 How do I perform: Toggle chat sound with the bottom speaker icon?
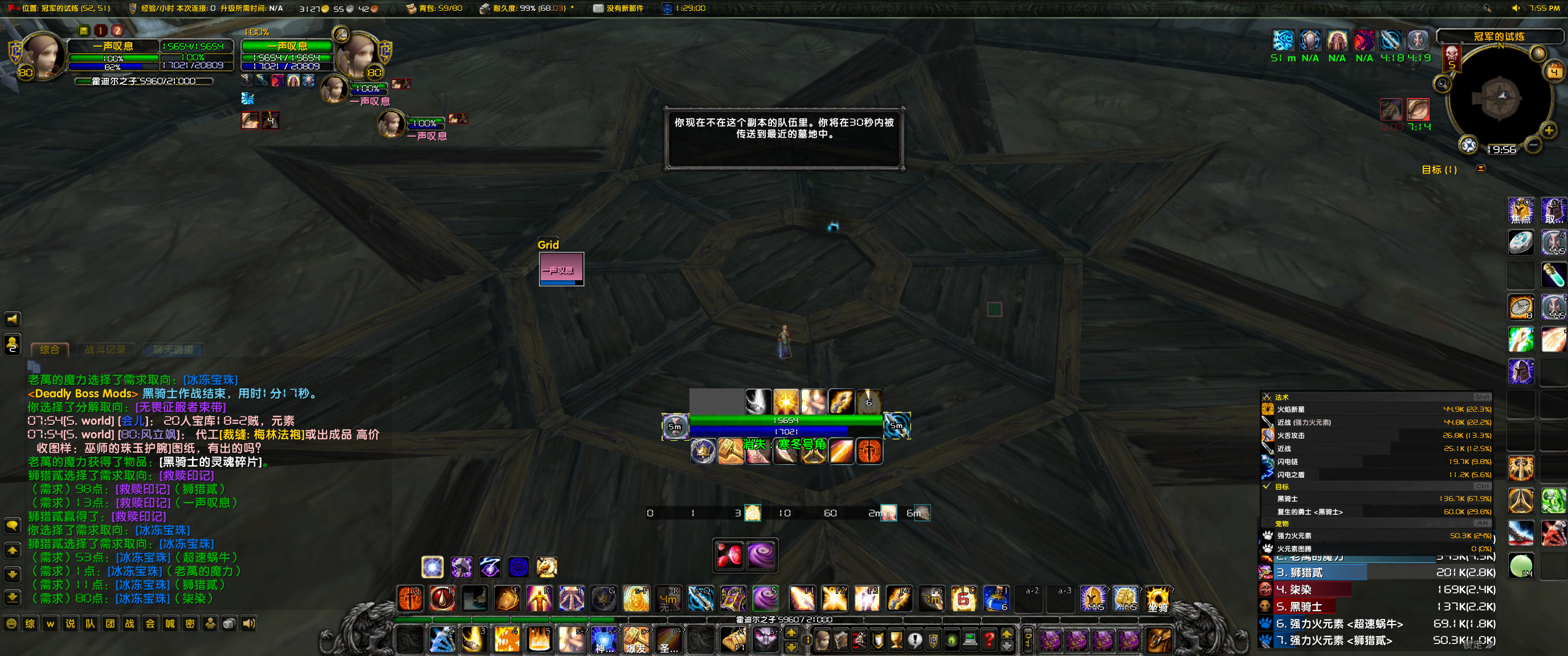click(x=248, y=623)
